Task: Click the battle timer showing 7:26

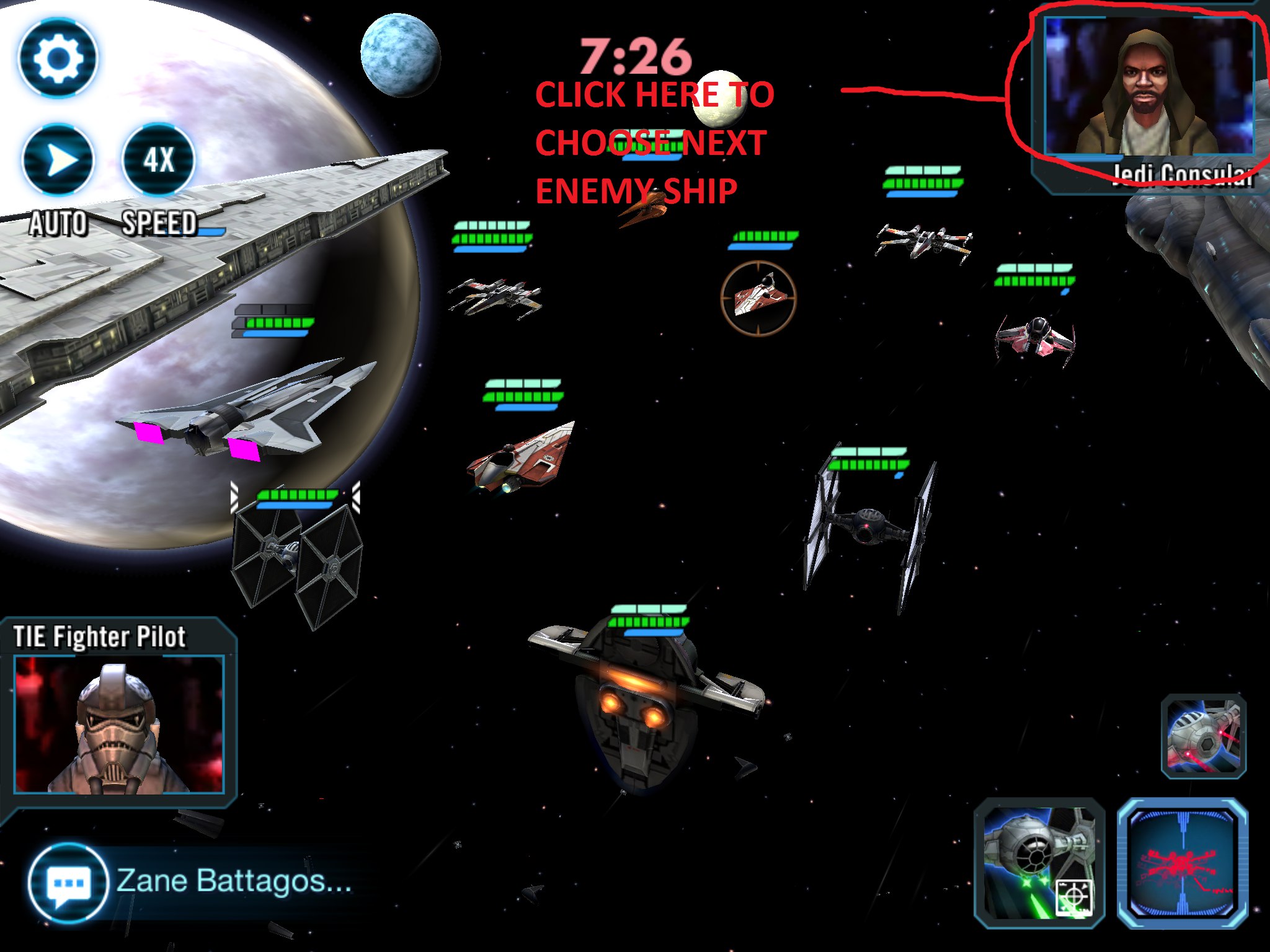Action: (634, 56)
